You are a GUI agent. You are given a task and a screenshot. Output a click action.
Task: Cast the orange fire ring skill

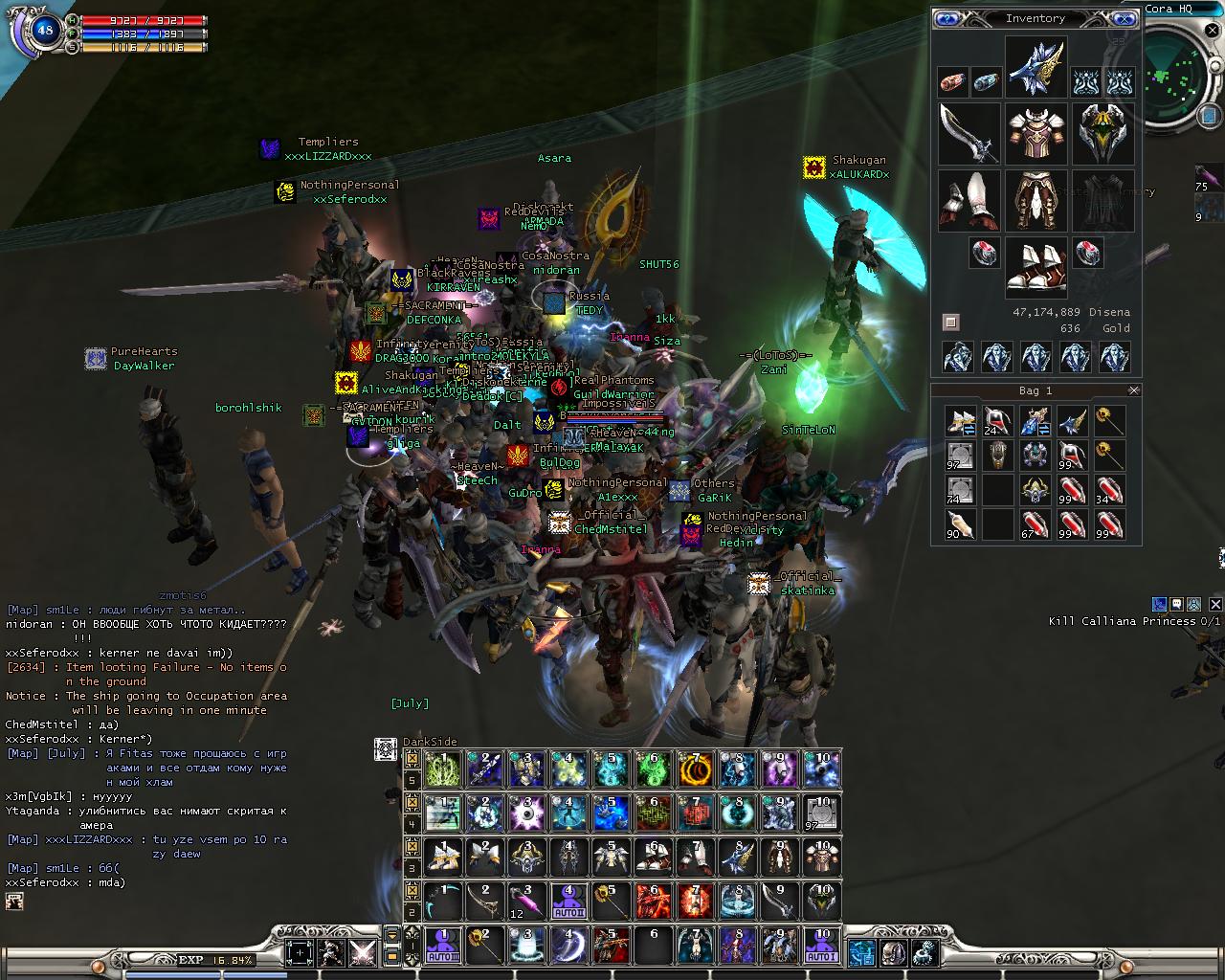(695, 768)
